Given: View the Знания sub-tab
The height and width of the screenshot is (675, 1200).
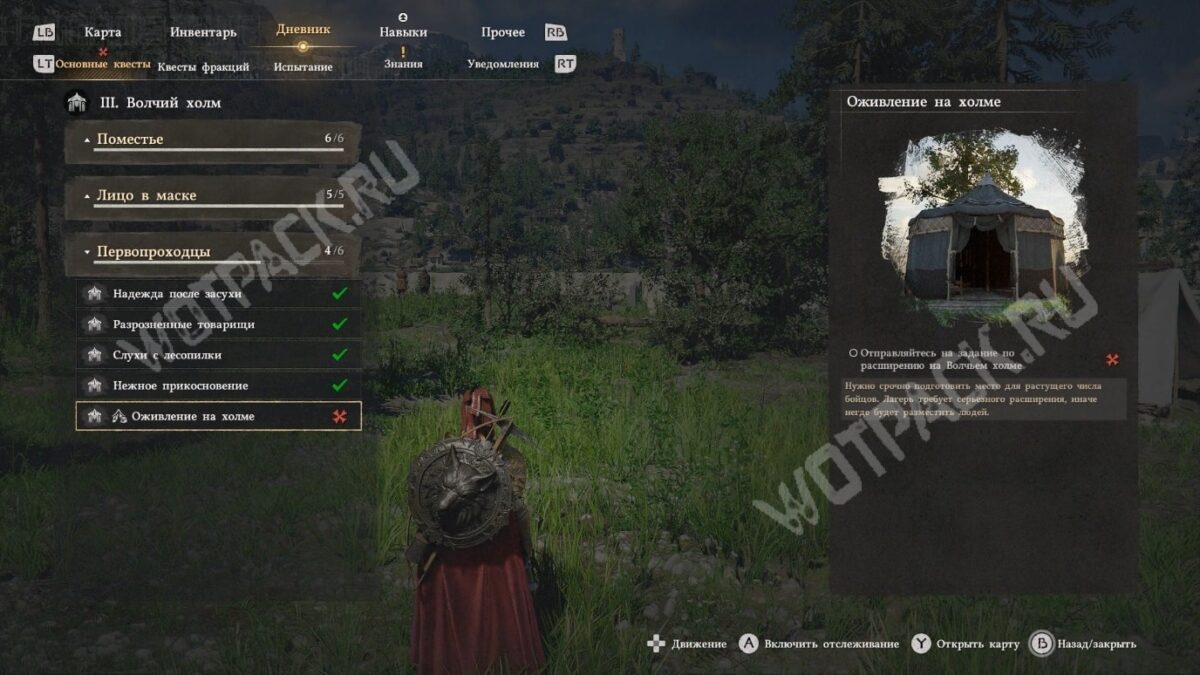Looking at the screenshot, I should click(x=403, y=64).
